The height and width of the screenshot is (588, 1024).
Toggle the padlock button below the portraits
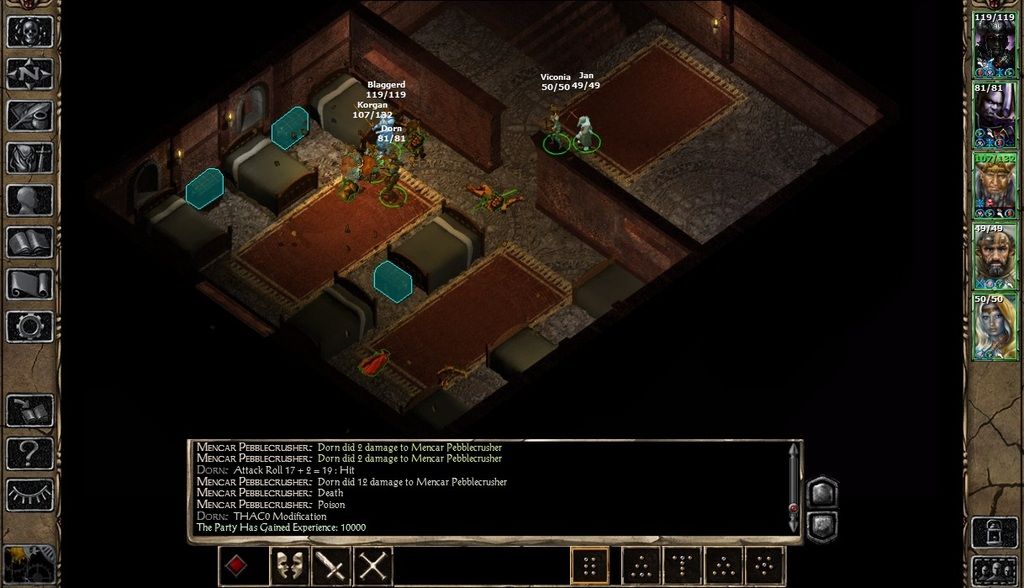click(x=995, y=531)
